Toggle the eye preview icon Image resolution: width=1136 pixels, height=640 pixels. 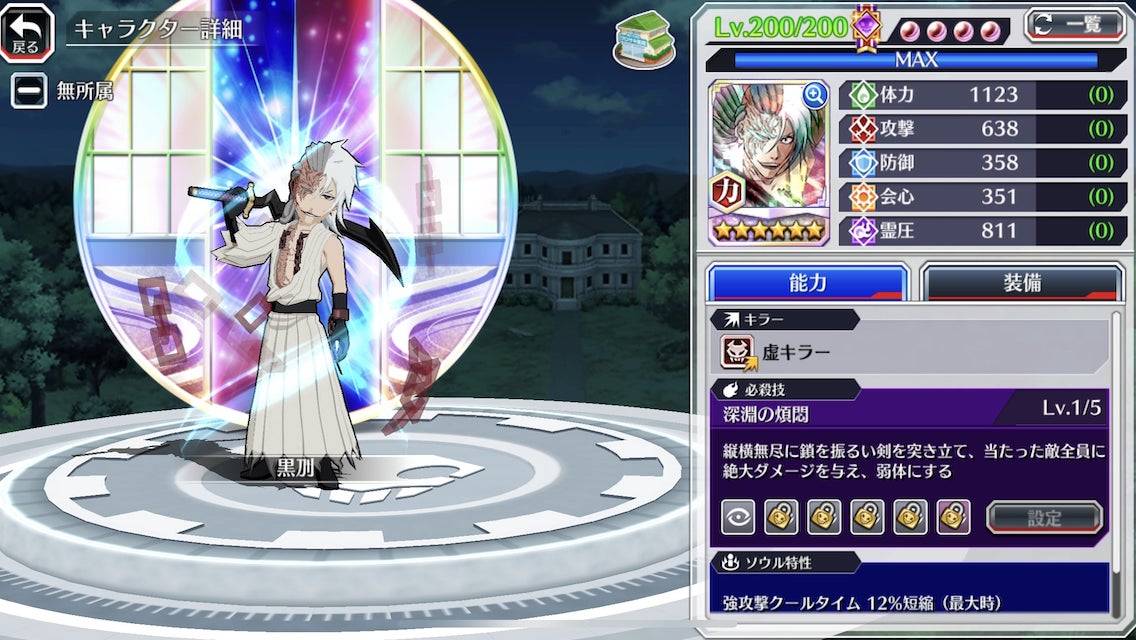(x=737, y=517)
